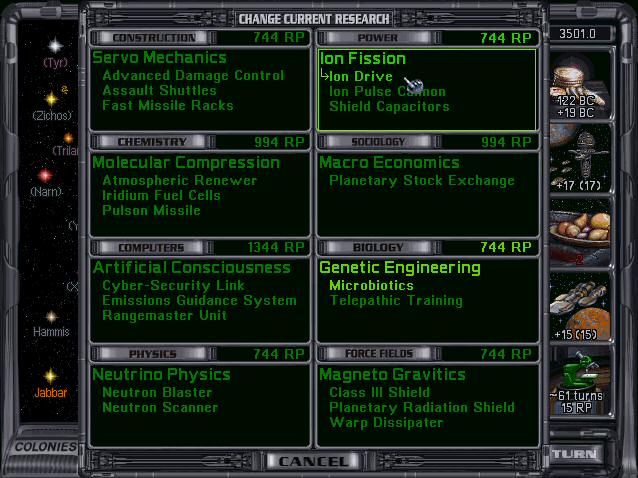Pick Planetary Radiation Shield
Screen dimensions: 638x478
[422, 408]
